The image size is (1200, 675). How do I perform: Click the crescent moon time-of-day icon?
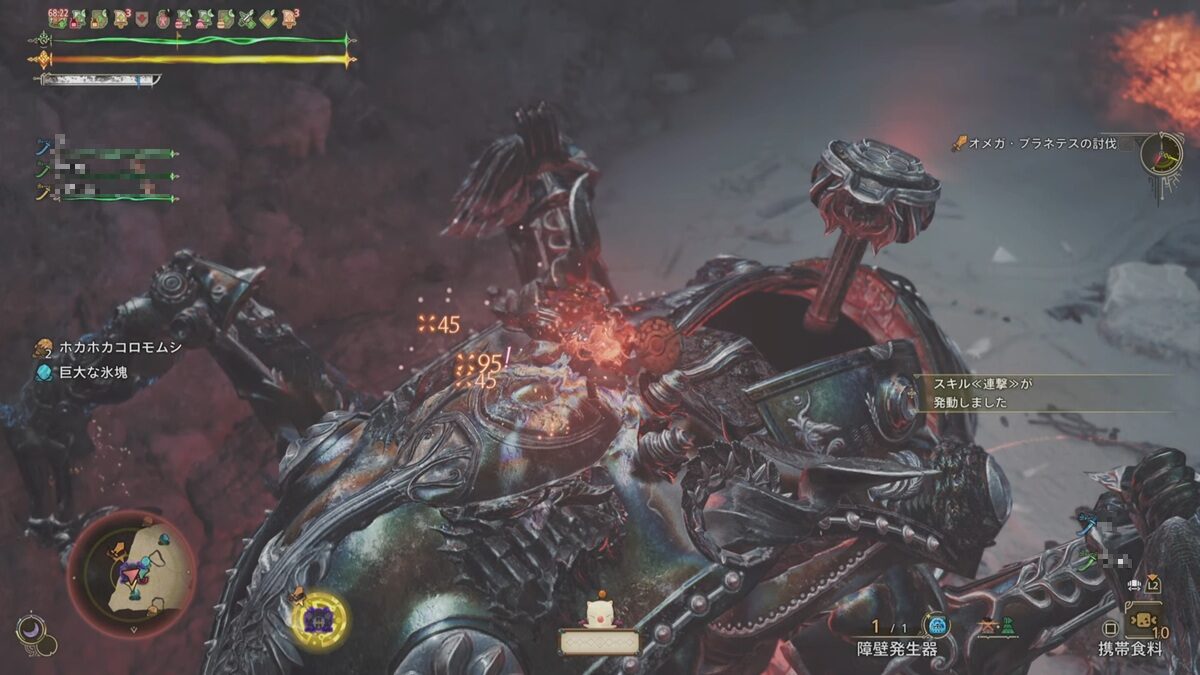pyautogui.click(x=29, y=629)
